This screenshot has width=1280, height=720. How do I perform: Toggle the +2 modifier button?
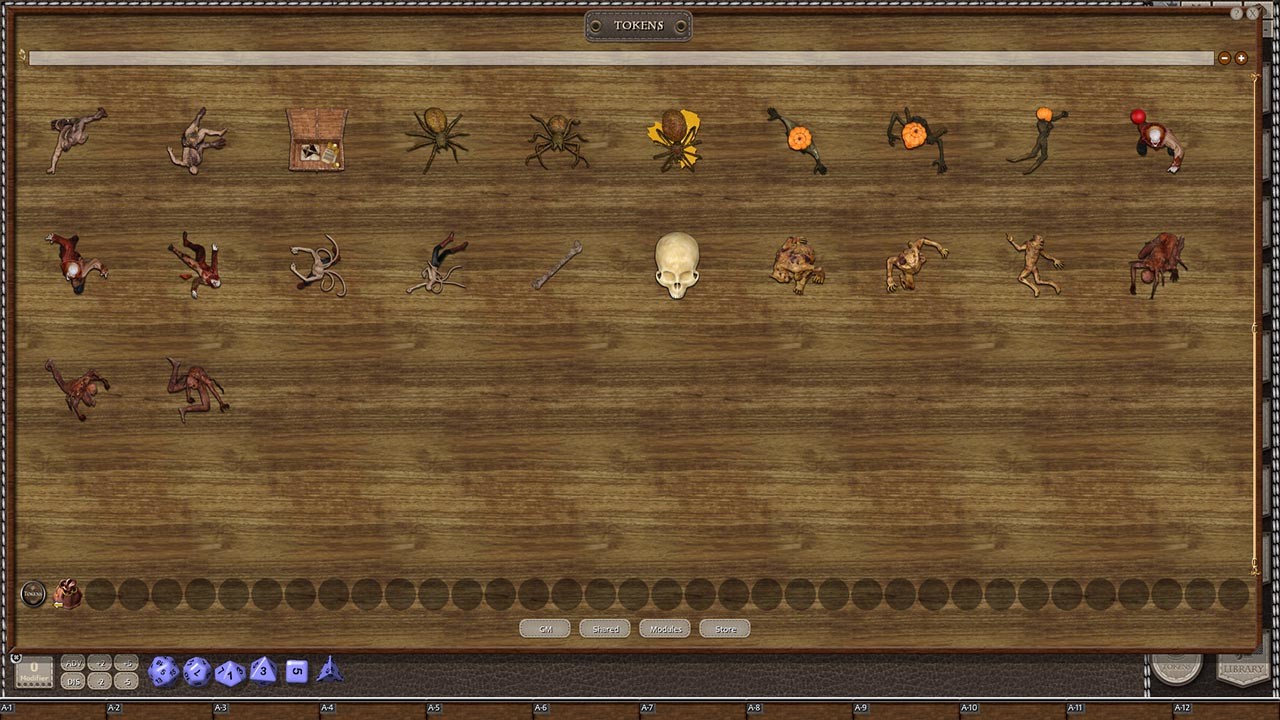[x=99, y=663]
